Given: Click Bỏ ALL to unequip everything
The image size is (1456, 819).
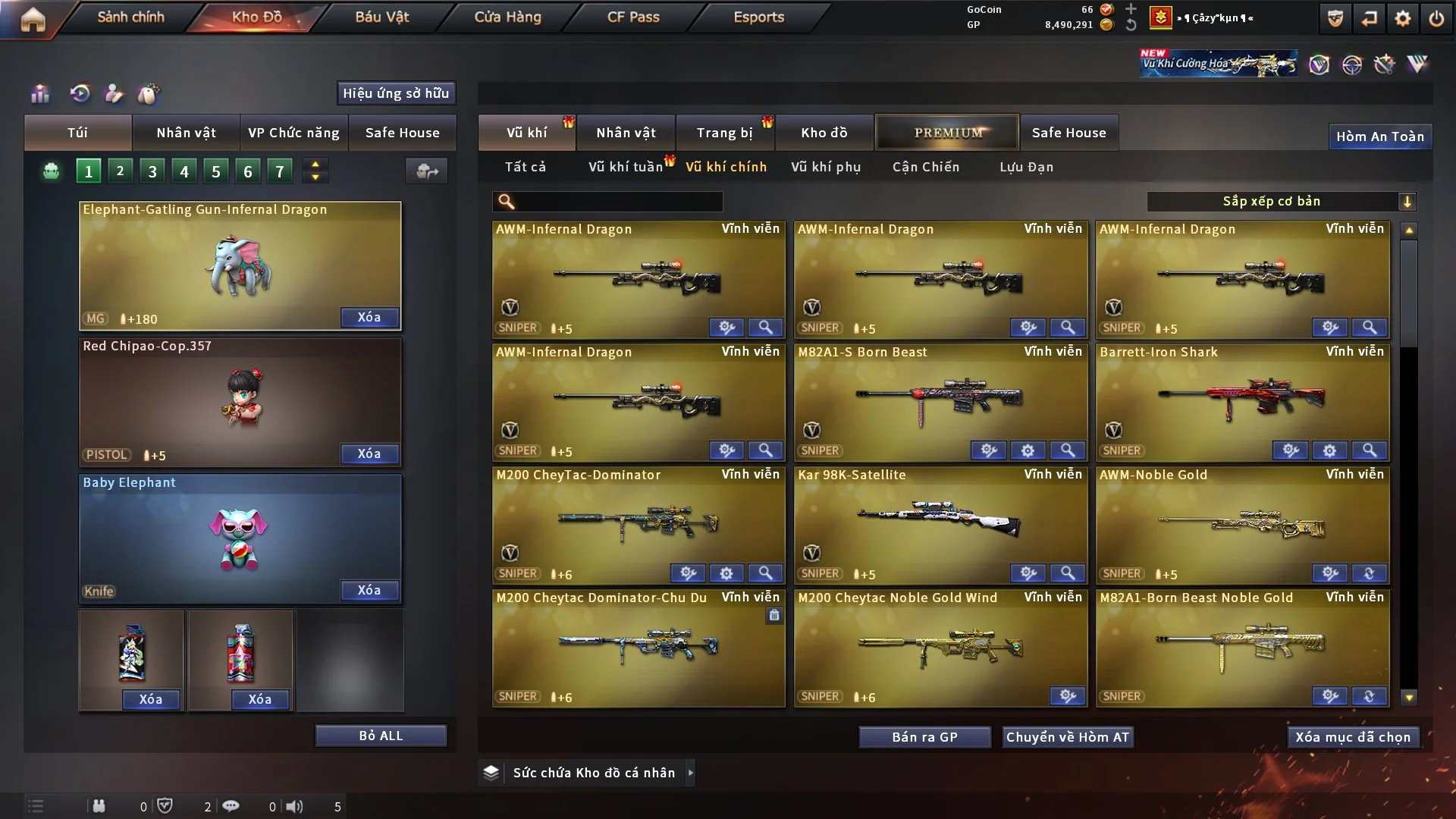Looking at the screenshot, I should coord(381,736).
